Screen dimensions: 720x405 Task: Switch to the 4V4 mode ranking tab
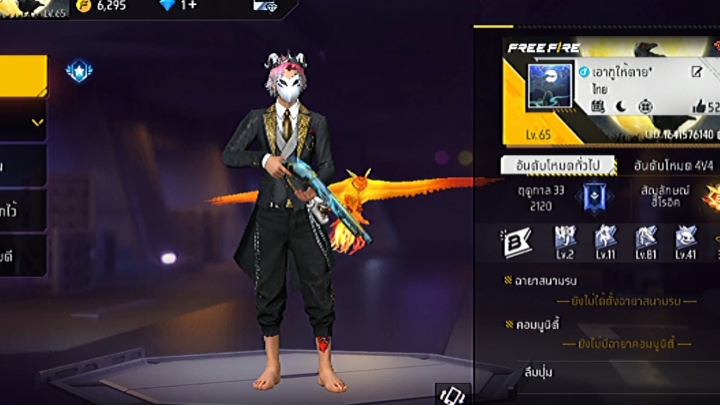tap(673, 164)
